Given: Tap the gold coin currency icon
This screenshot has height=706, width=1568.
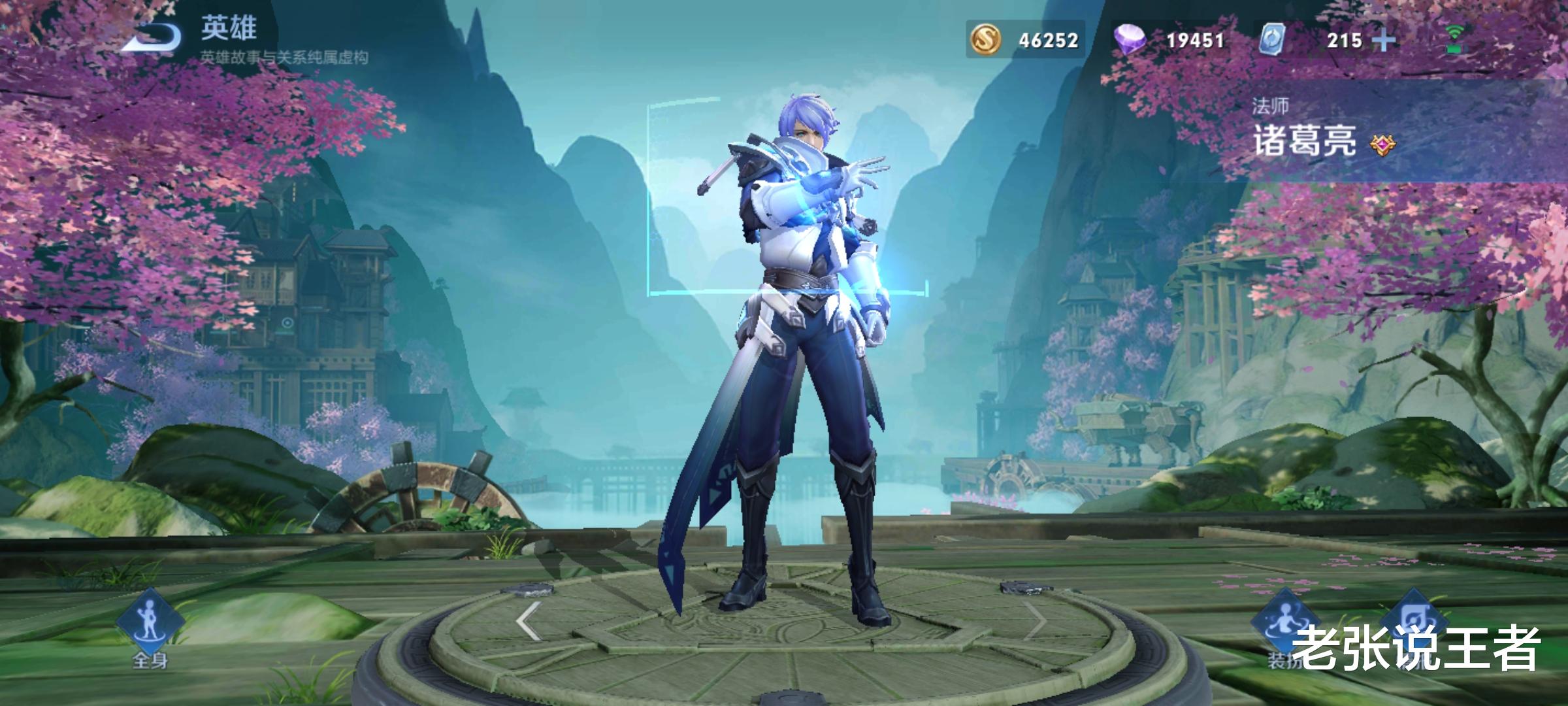Looking at the screenshot, I should click(986, 40).
